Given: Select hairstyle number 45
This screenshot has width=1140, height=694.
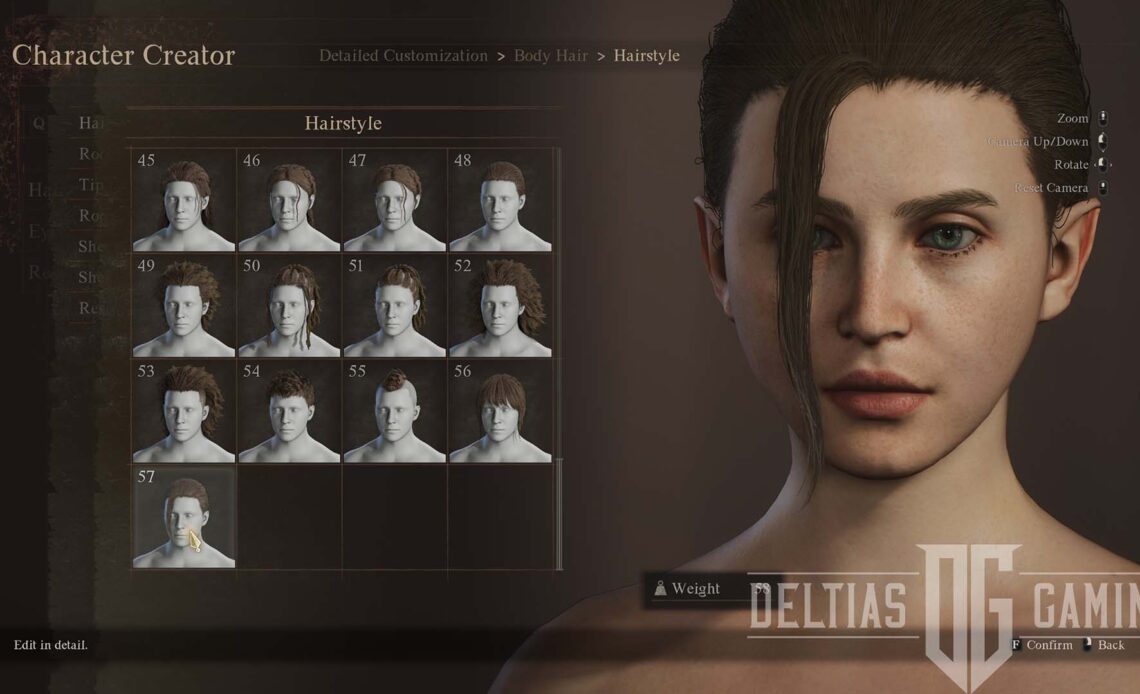Looking at the screenshot, I should coord(184,200).
